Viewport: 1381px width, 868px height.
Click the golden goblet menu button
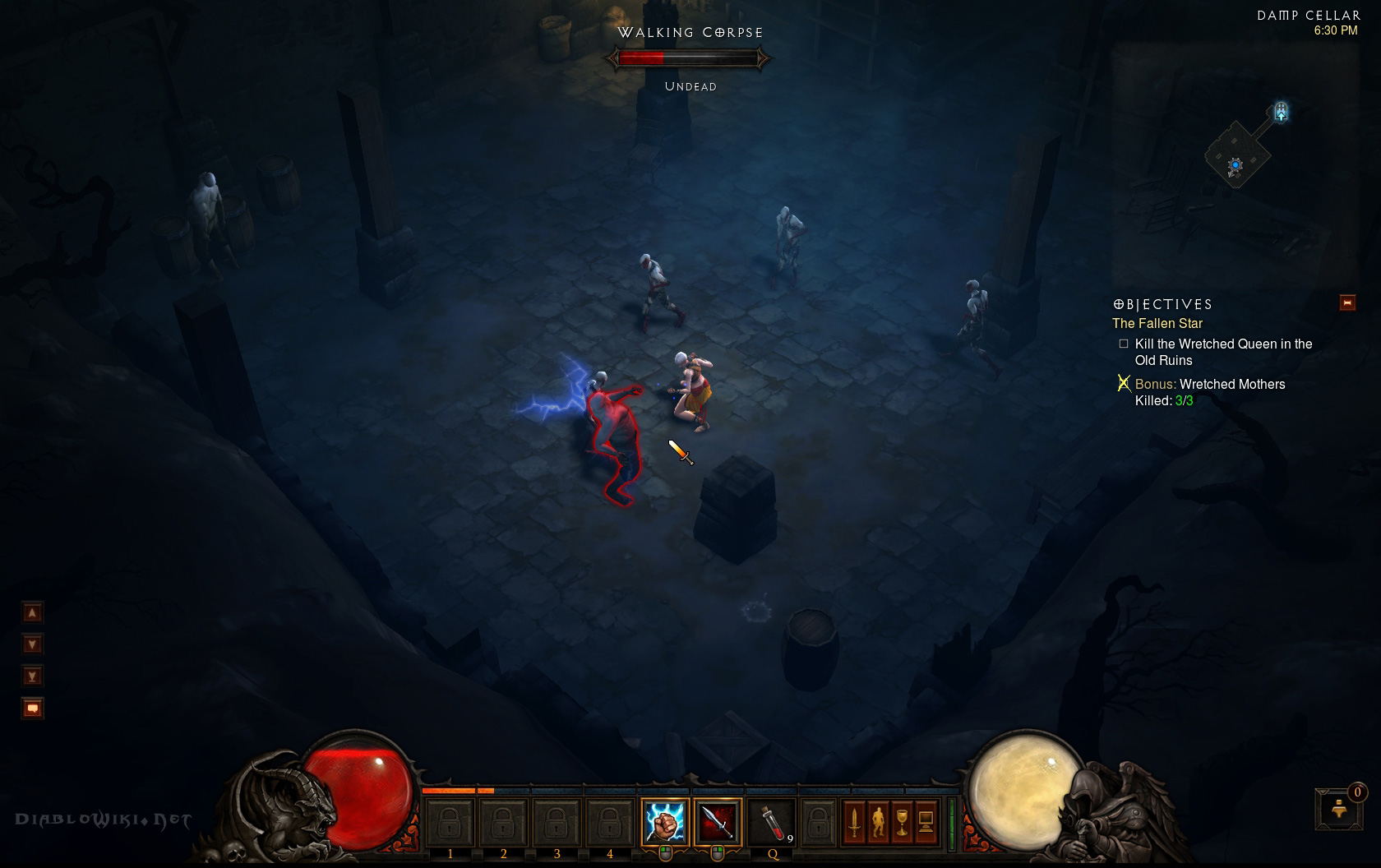click(x=902, y=821)
